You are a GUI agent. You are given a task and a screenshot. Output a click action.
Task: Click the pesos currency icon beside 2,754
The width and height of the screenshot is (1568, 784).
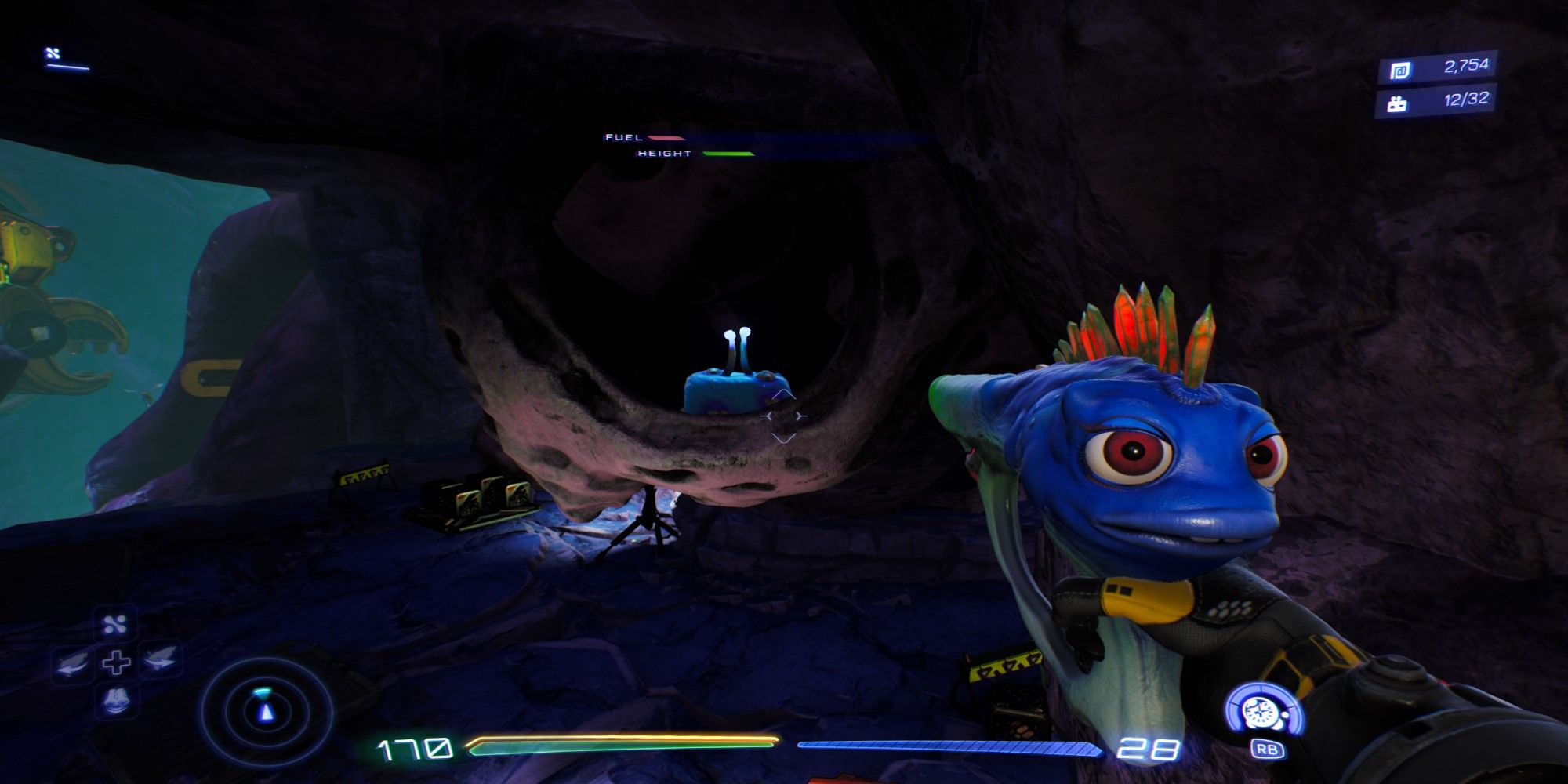(x=1401, y=70)
